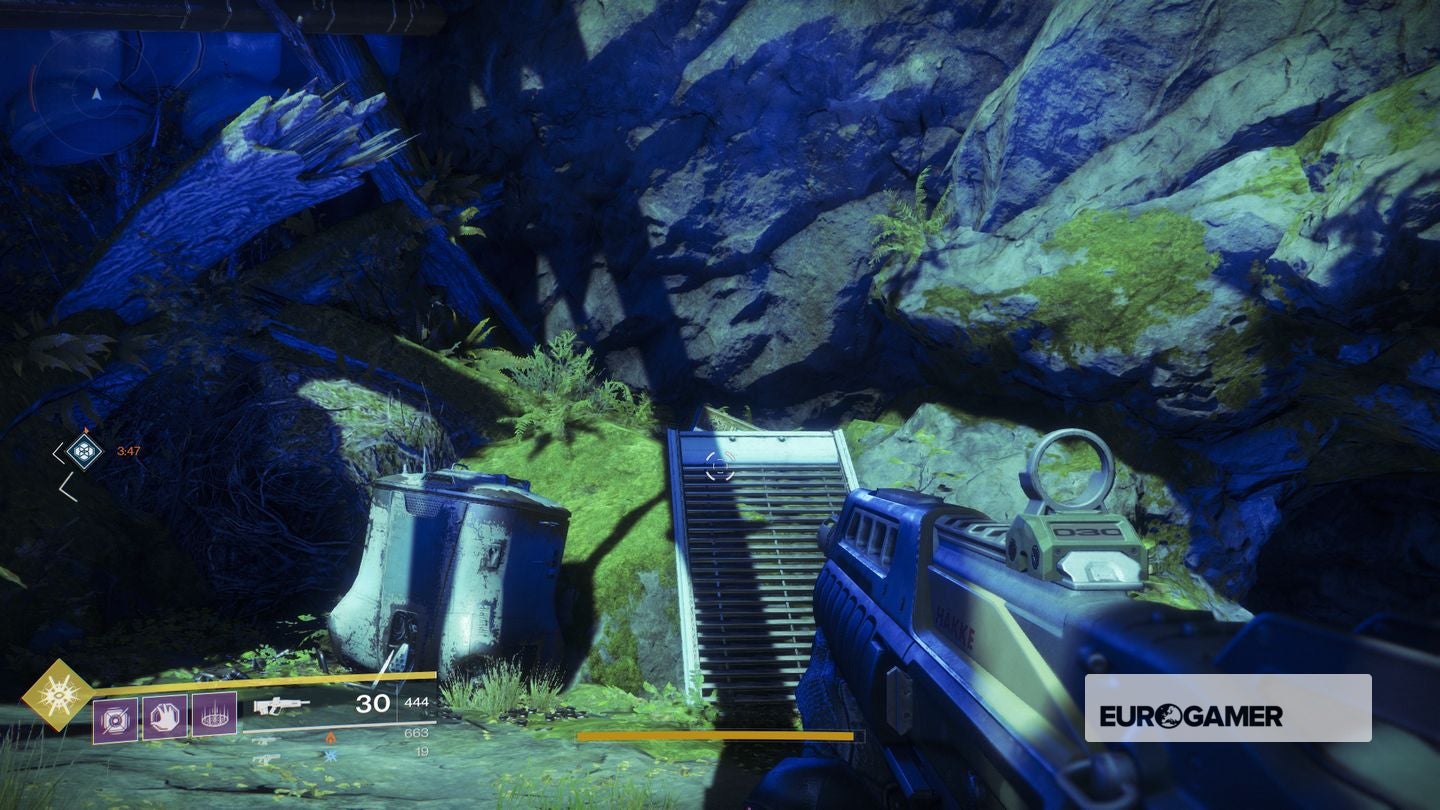
Task: Click the orange arrow atop the objective marker
Action: click(x=87, y=428)
